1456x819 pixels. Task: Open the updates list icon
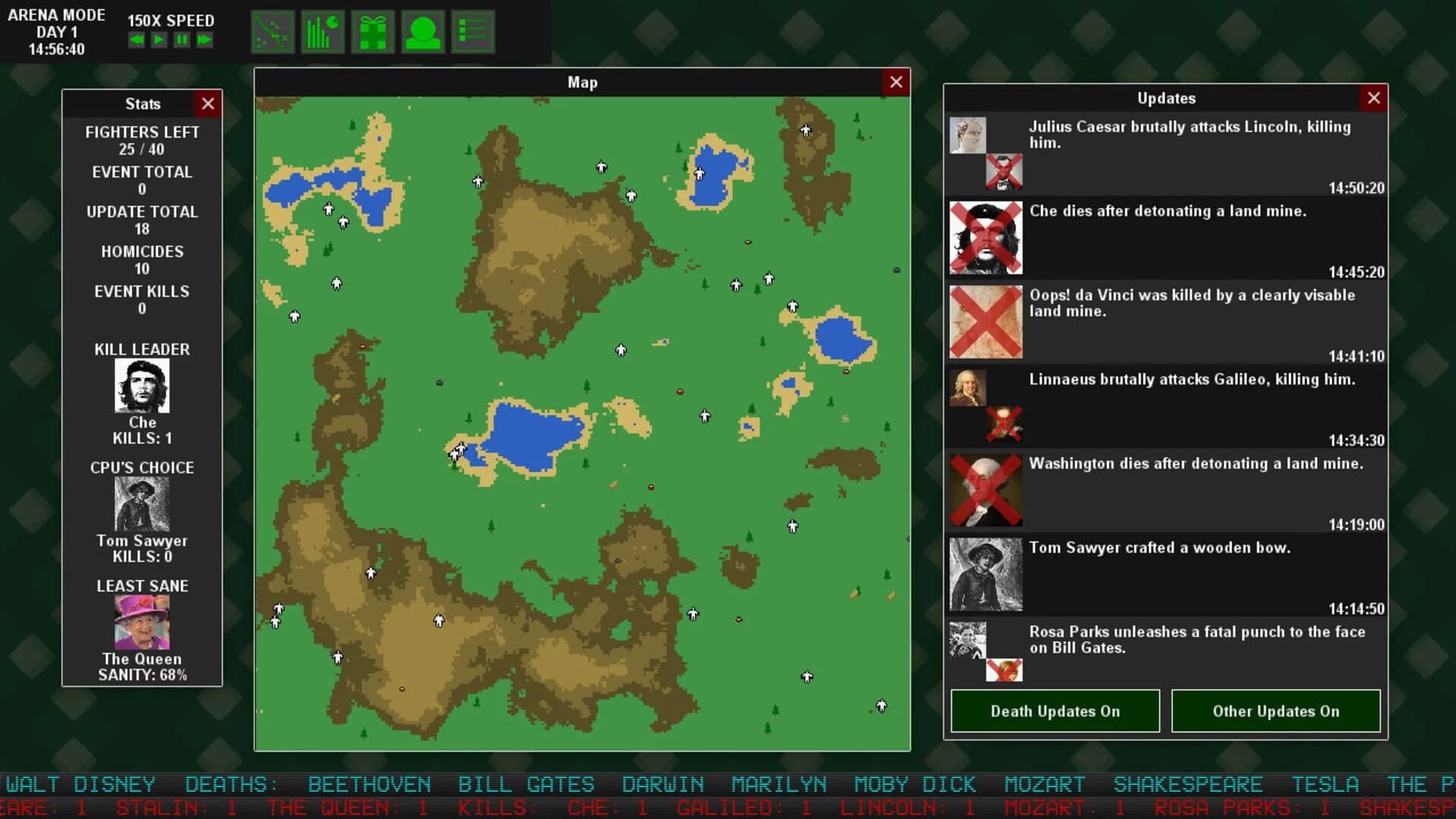coord(472,31)
